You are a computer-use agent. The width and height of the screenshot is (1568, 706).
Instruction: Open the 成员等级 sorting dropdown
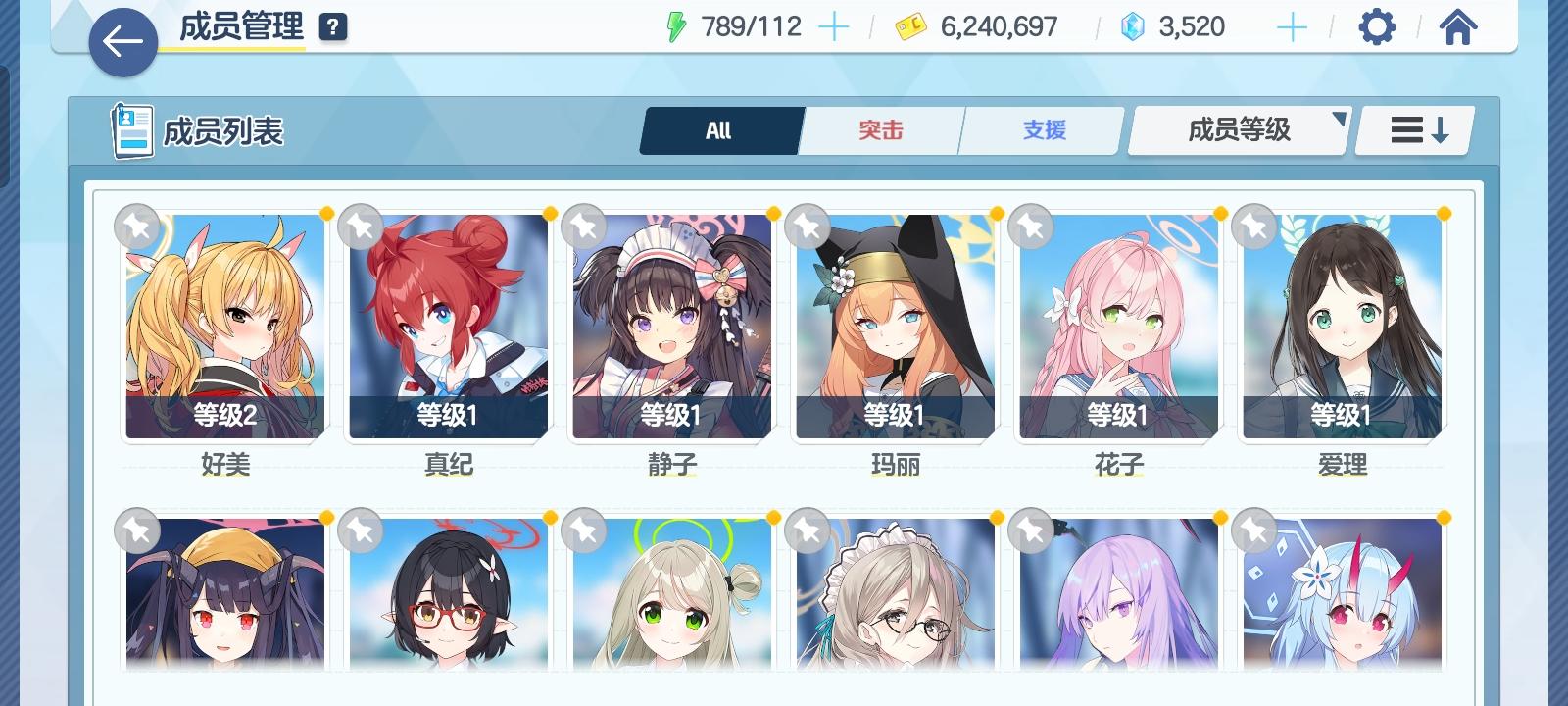1237,128
